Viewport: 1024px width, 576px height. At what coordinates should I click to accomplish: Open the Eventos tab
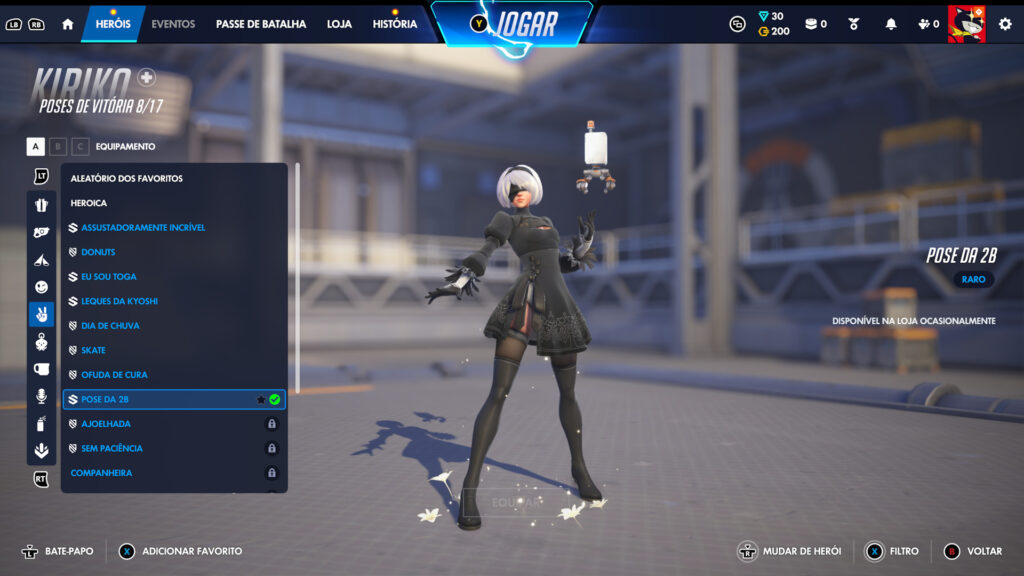click(173, 24)
